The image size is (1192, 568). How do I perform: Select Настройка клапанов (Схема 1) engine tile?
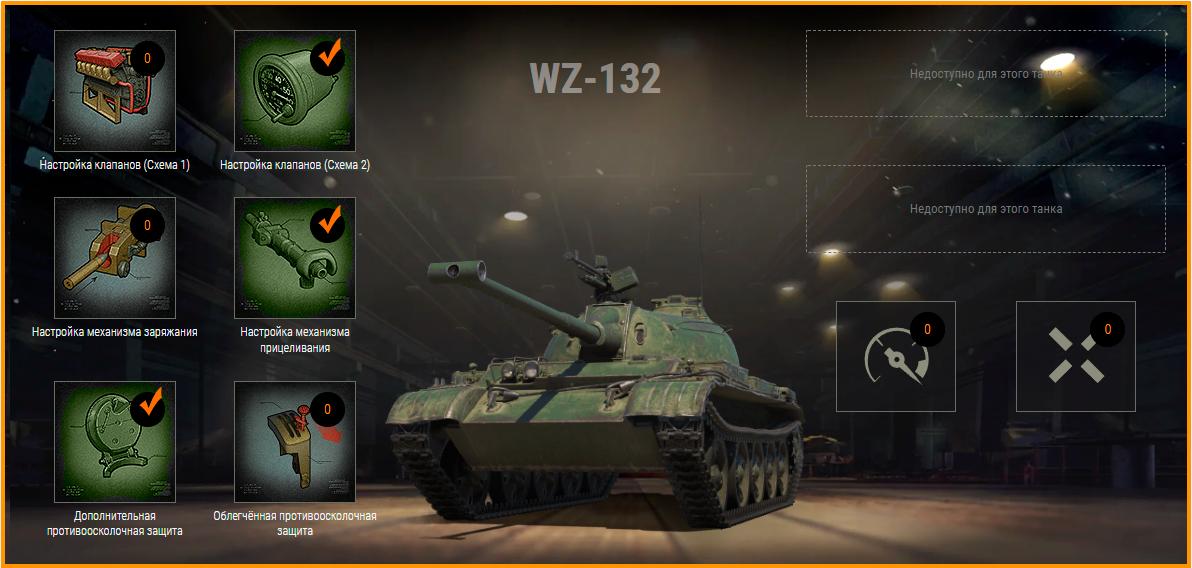[x=115, y=91]
